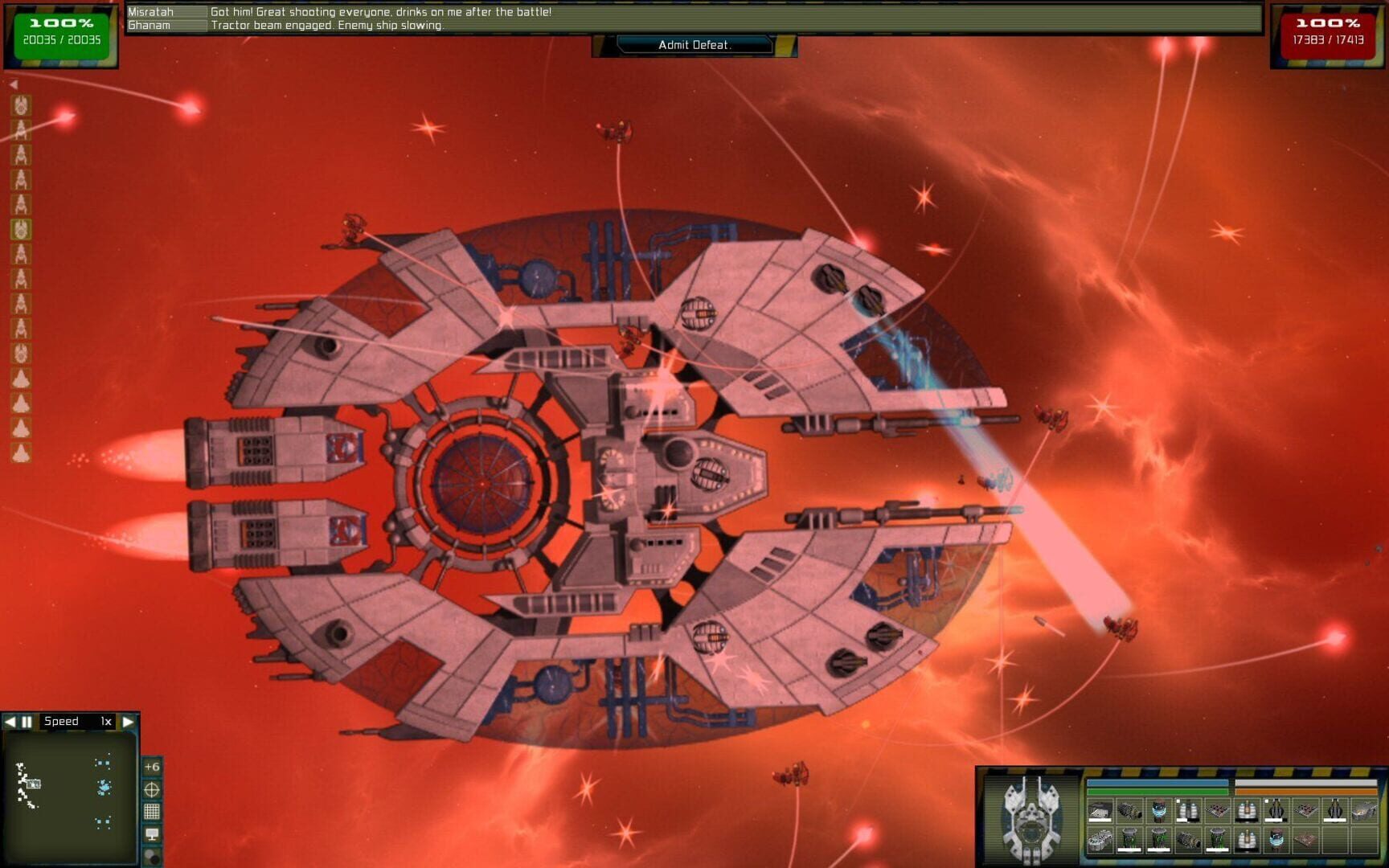
Task: Click the right arrow to increase game speed
Action: coord(129,722)
